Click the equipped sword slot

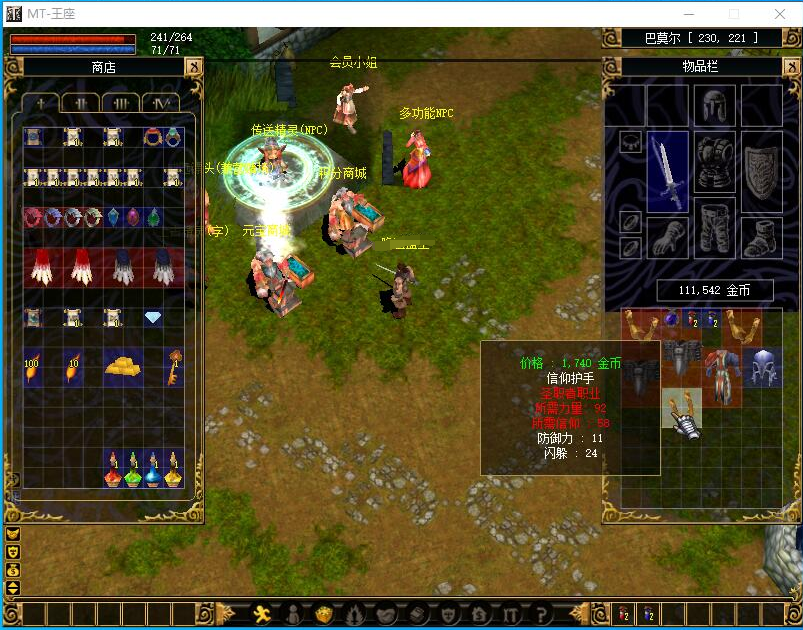tap(668, 170)
